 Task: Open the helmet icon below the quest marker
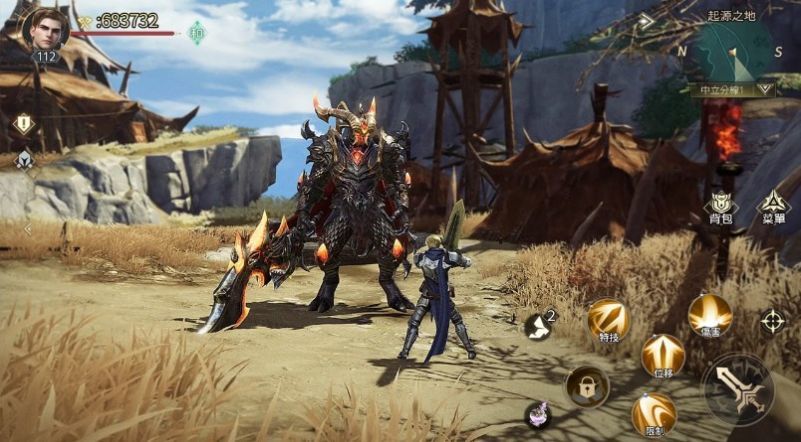pyautogui.click(x=23, y=159)
